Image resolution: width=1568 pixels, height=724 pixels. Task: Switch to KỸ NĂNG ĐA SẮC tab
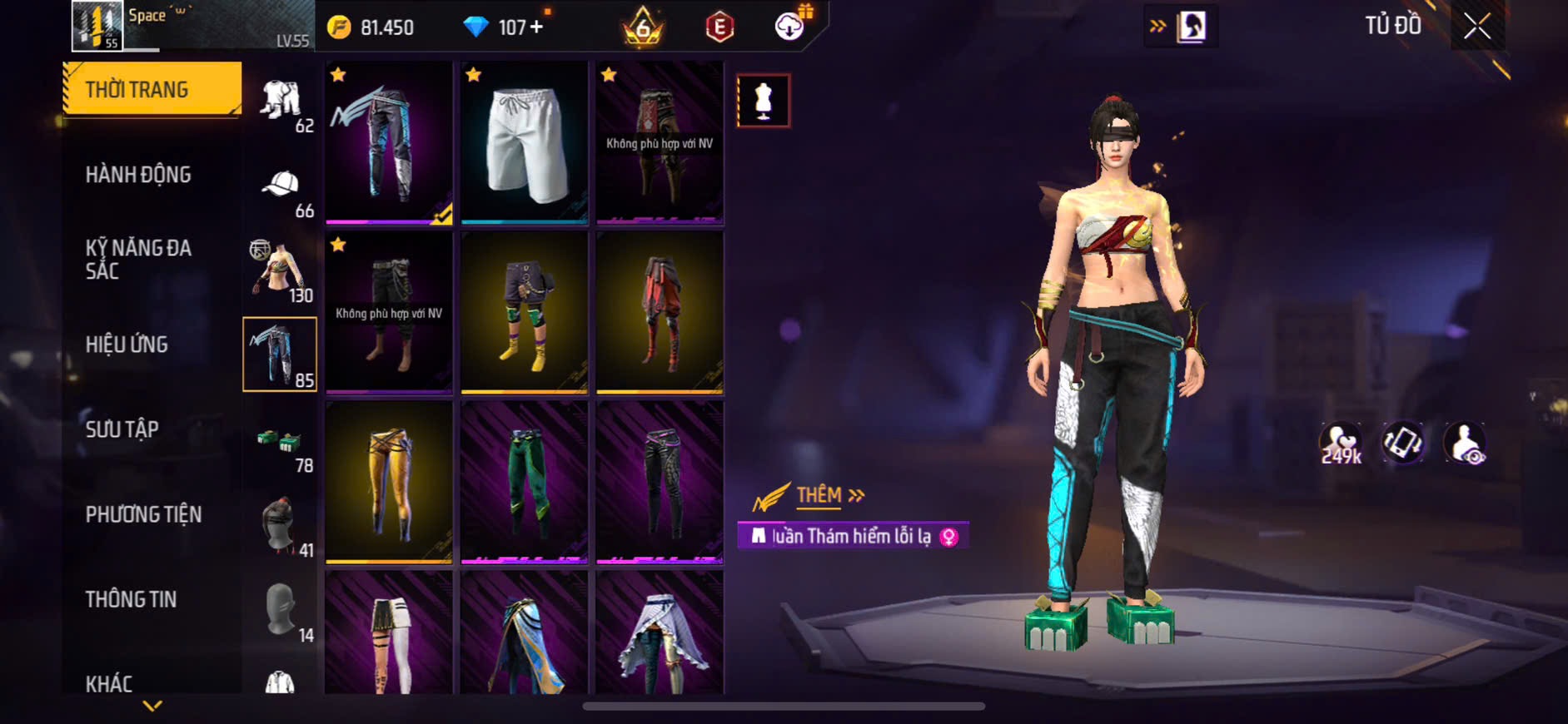(x=138, y=259)
